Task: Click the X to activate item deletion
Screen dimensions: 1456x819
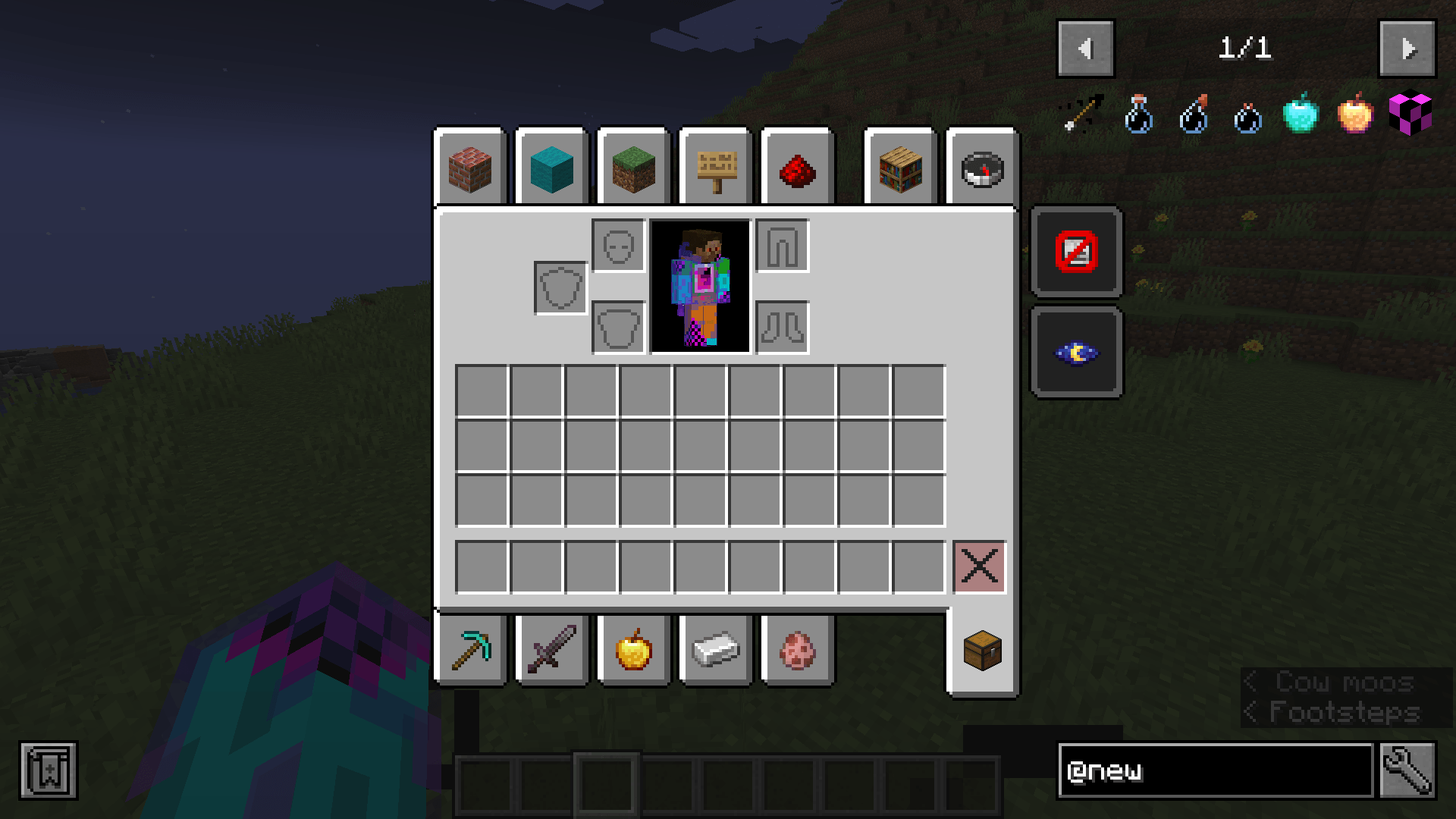Action: click(980, 565)
